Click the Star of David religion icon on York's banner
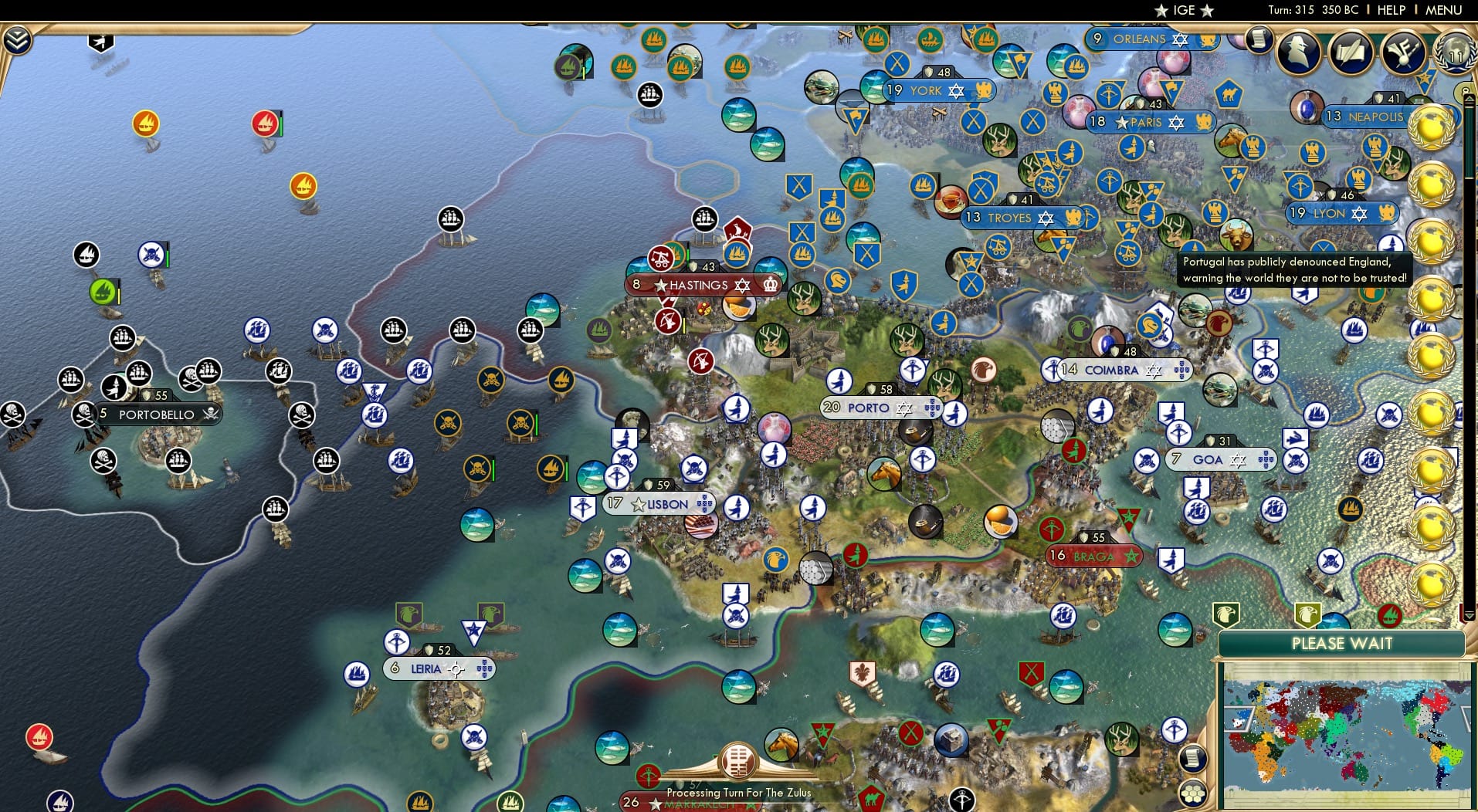 click(x=957, y=91)
